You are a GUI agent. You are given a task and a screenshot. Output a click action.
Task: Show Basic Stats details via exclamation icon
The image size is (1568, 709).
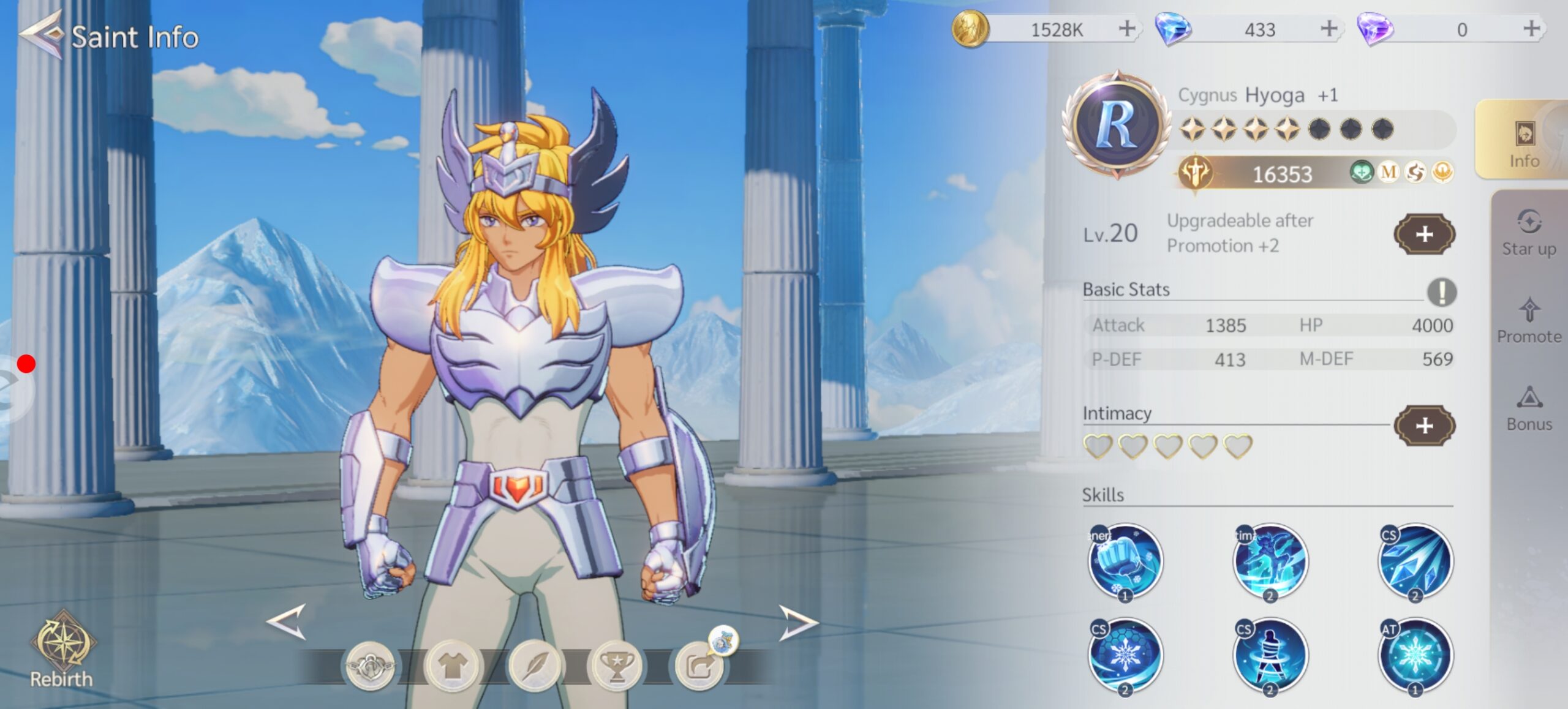click(1441, 291)
